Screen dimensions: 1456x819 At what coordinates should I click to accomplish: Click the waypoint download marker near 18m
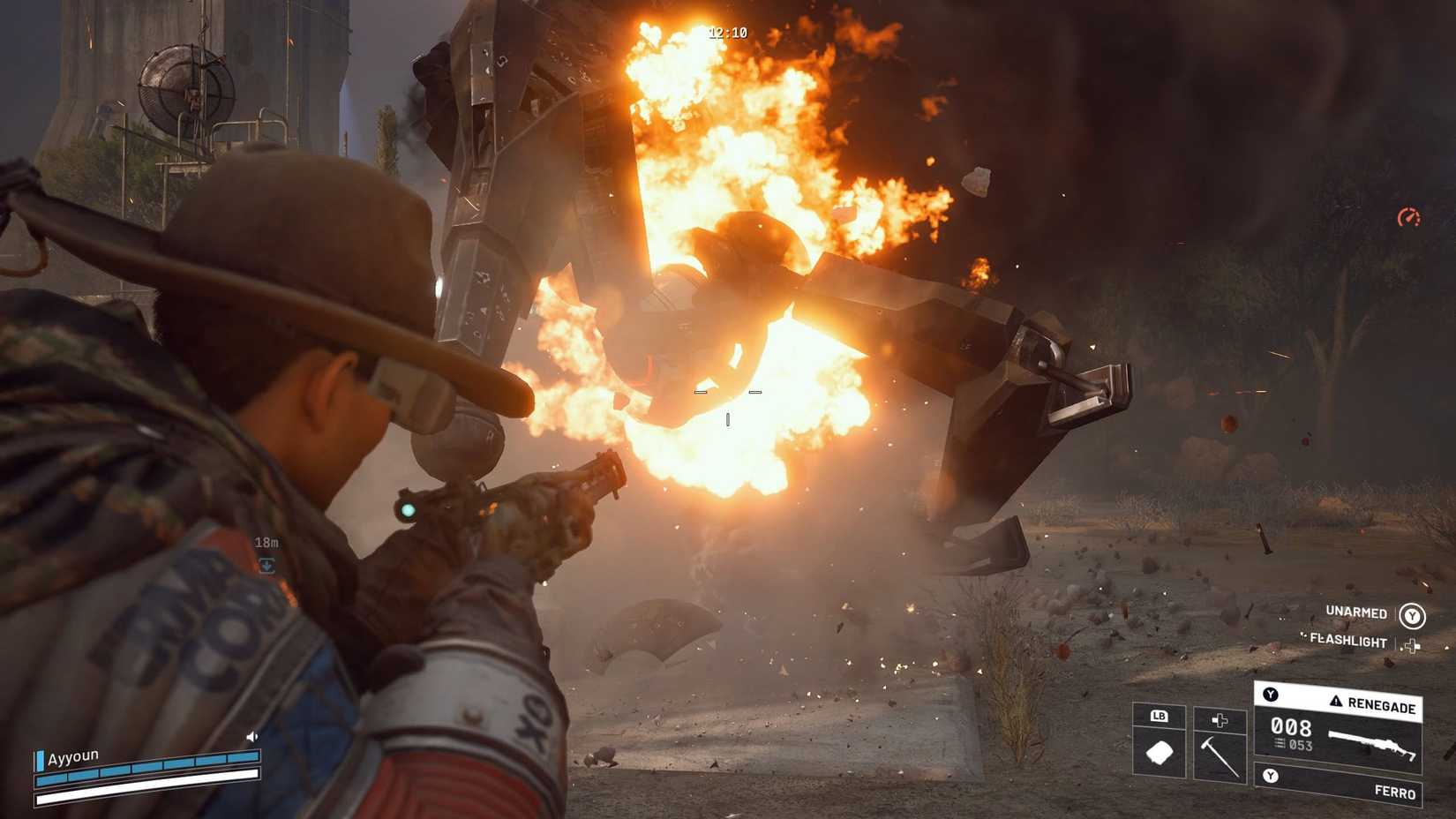266,565
